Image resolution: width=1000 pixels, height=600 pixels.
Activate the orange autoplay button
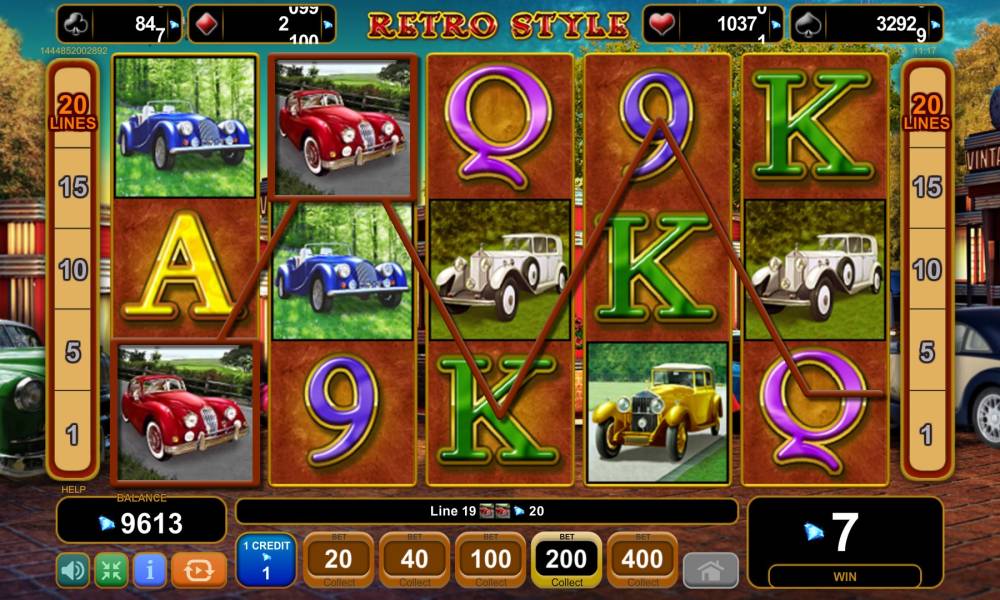pos(199,570)
